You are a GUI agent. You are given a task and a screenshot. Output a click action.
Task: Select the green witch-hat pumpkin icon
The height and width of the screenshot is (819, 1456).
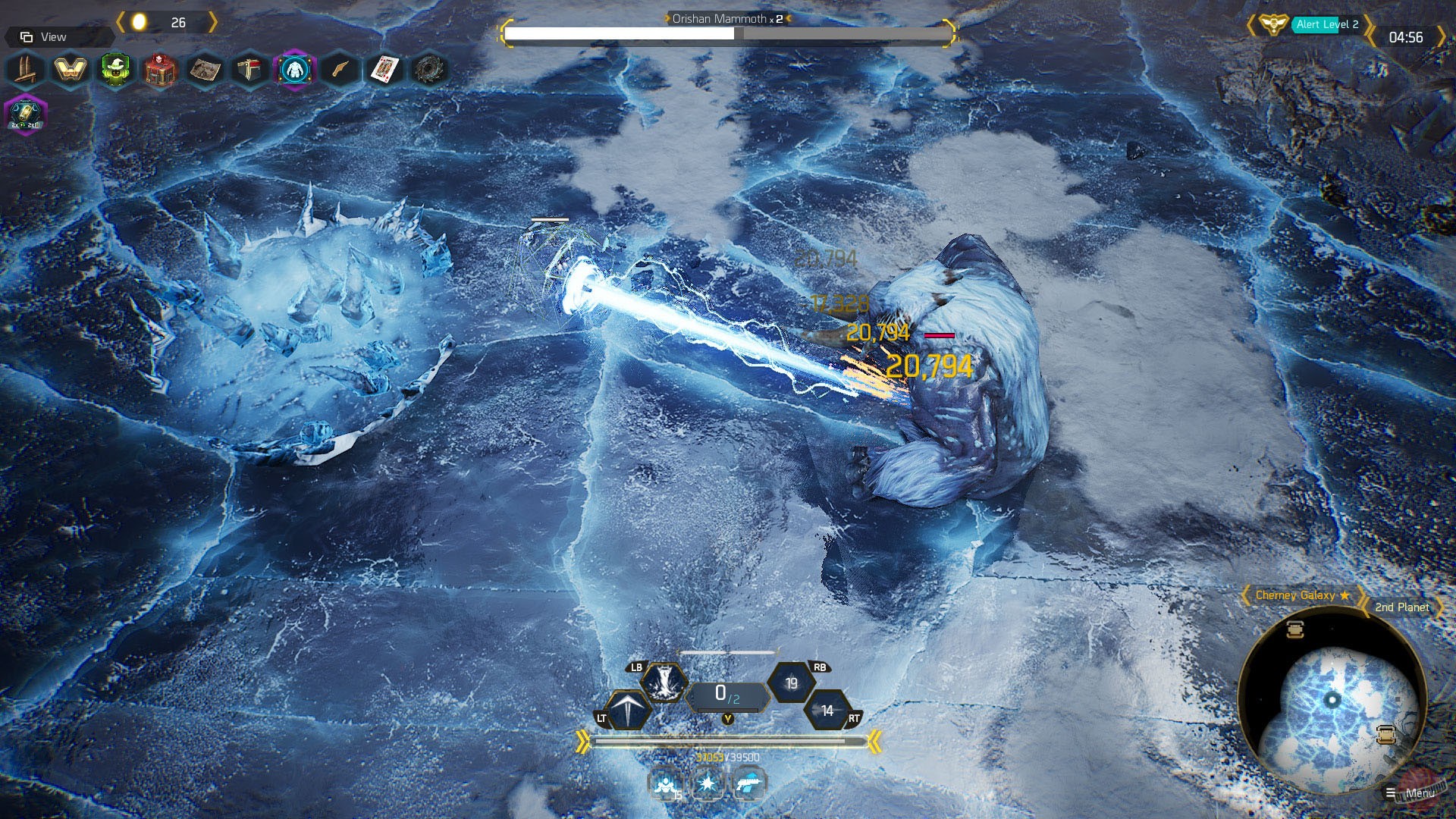click(115, 70)
